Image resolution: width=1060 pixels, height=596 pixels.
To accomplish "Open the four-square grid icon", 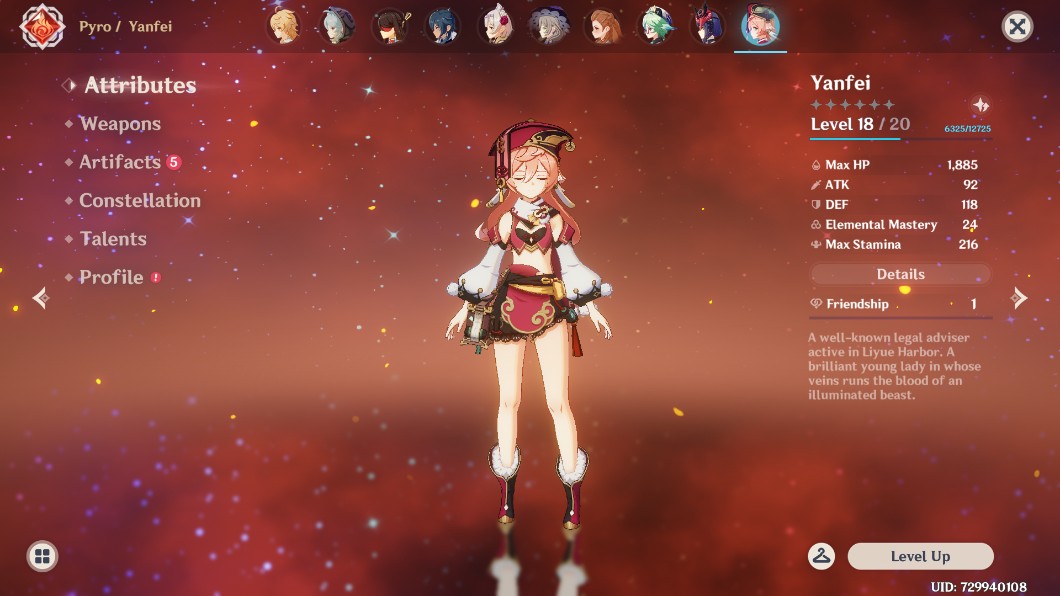I will [x=42, y=556].
